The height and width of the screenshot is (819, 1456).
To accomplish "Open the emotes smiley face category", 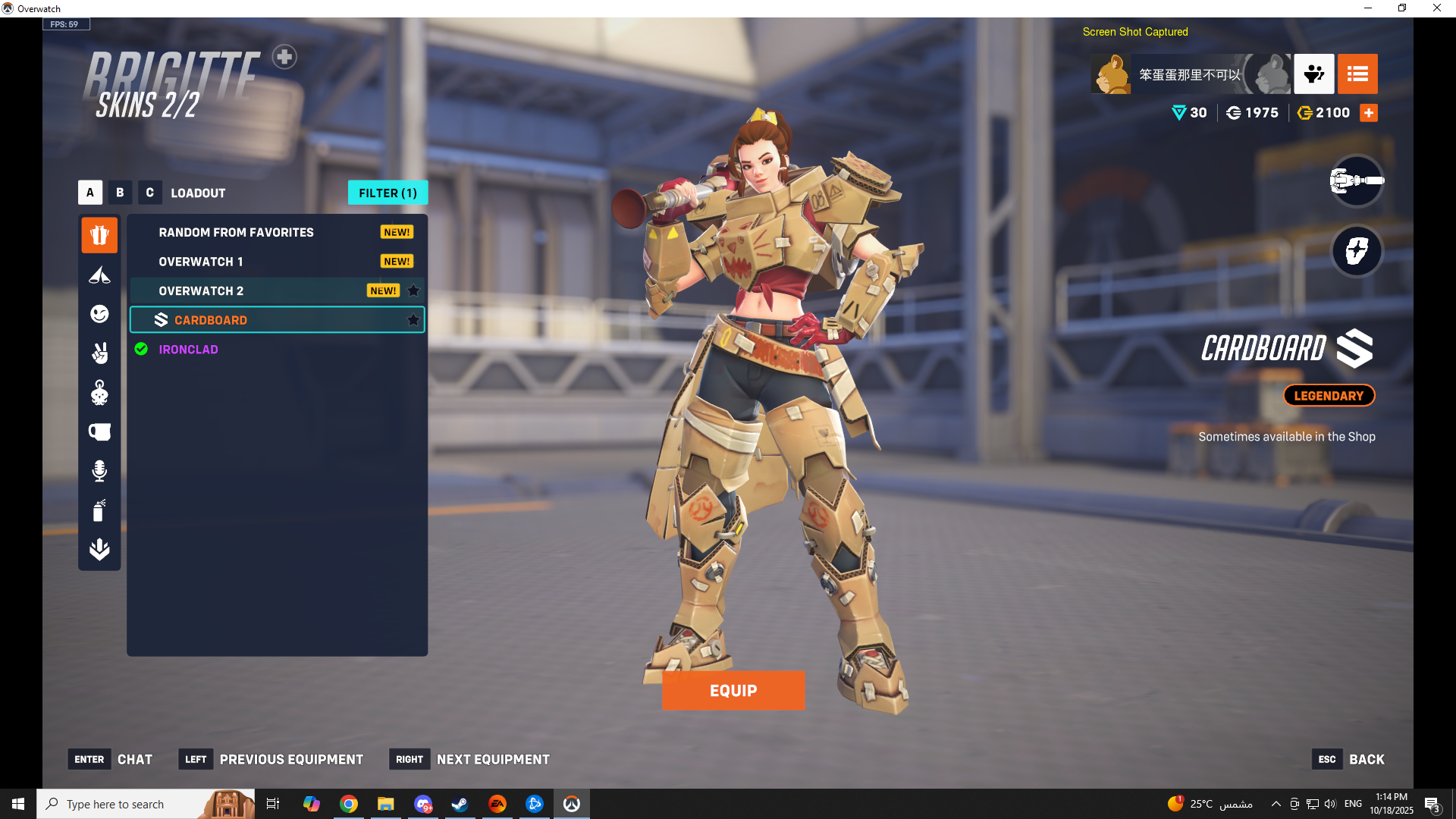I will 99,314.
